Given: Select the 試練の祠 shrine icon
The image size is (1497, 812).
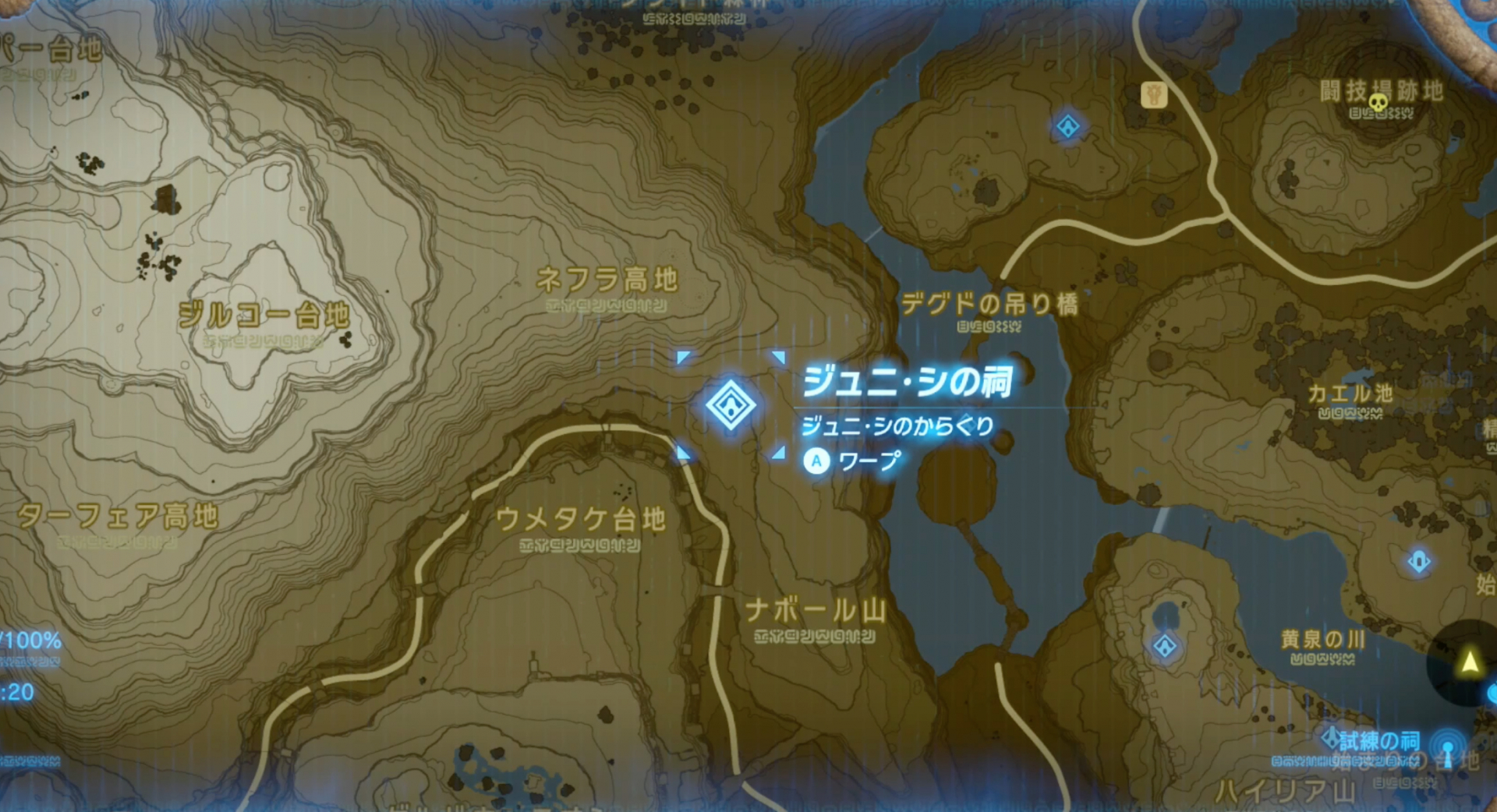Looking at the screenshot, I should pyautogui.click(x=1332, y=739).
